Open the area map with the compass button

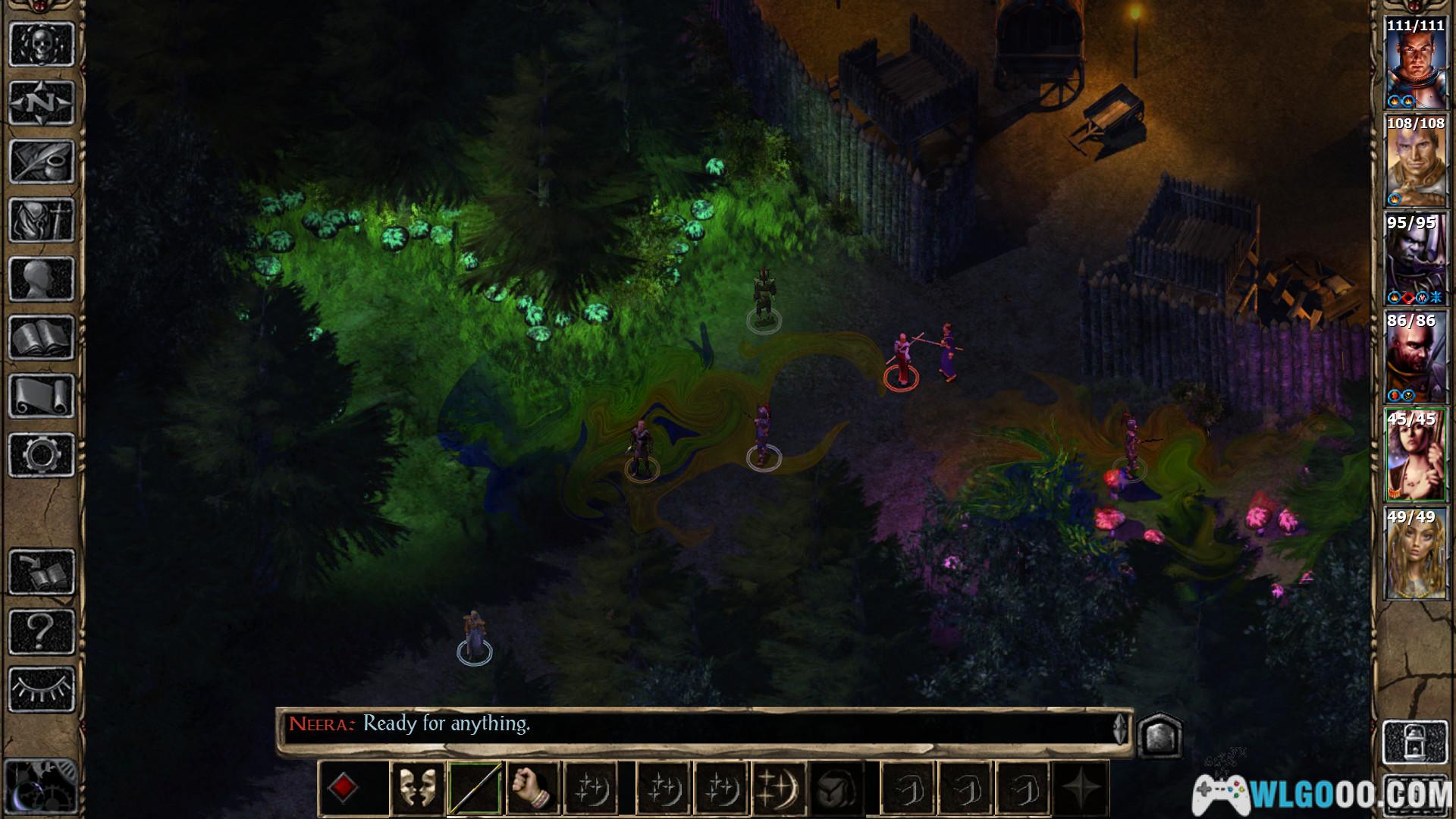coord(42,103)
